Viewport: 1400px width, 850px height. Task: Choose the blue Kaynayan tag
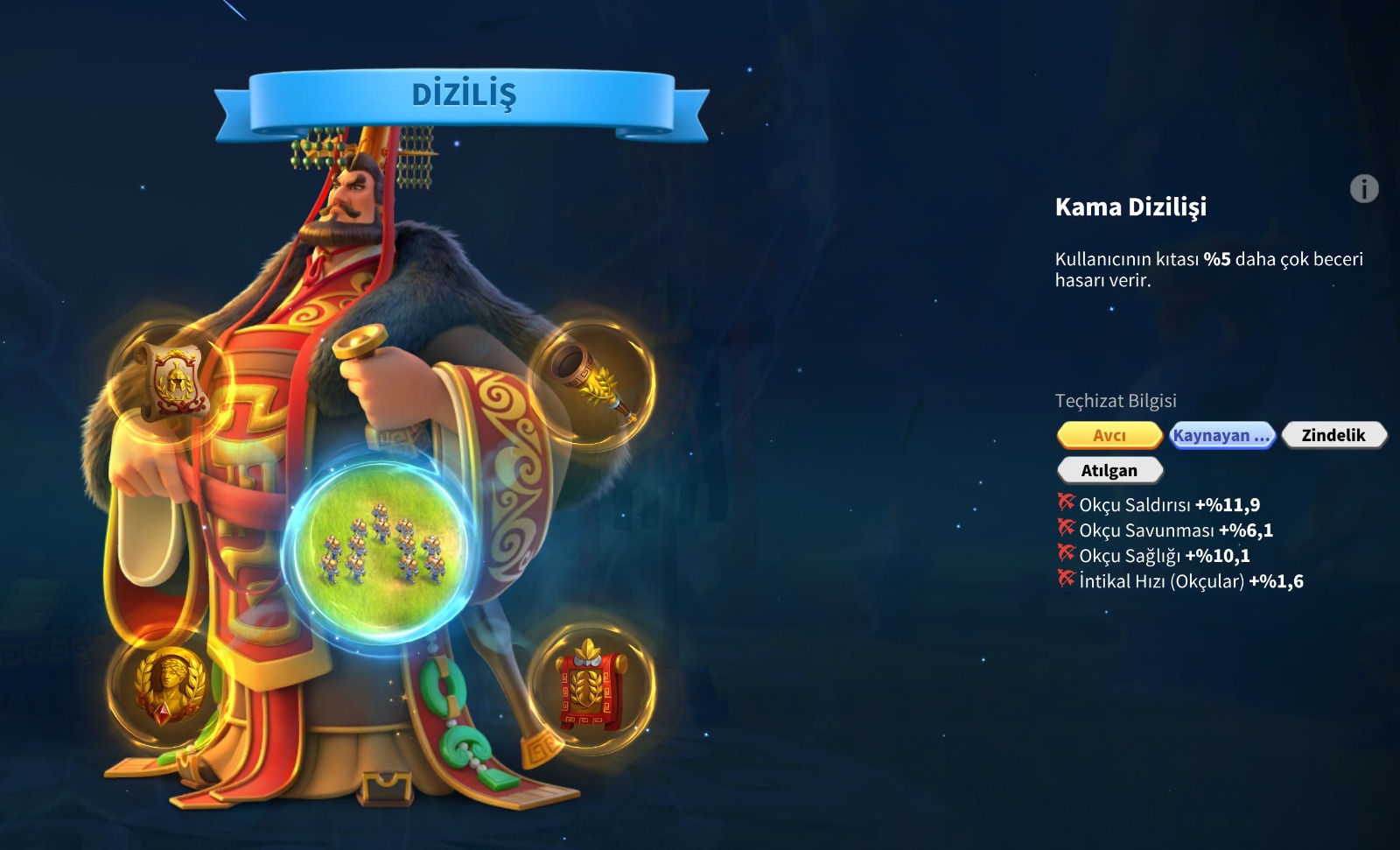[x=1221, y=435]
